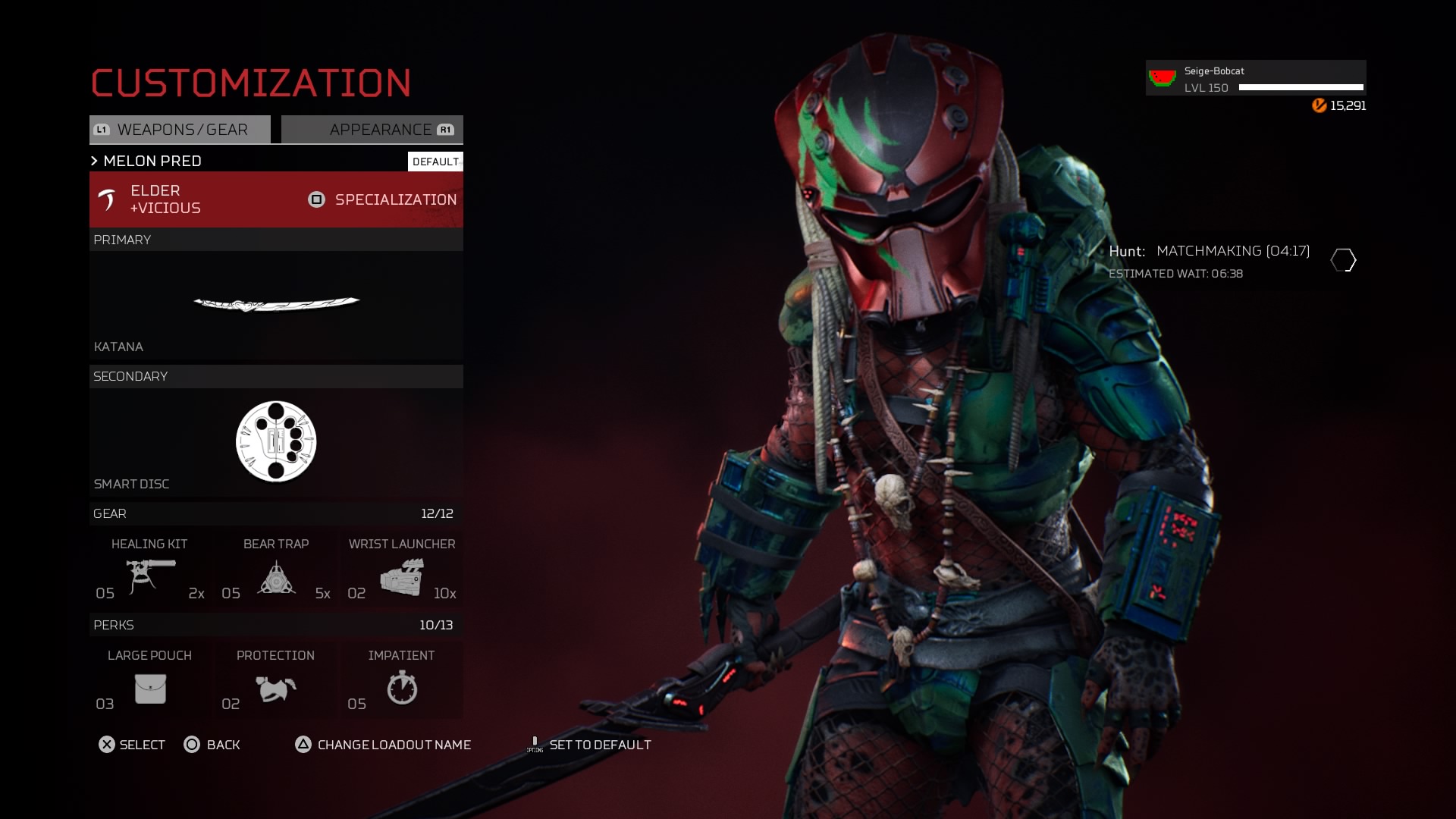Screen dimensions: 1456x819
Task: Select the Protection perk slot
Action: tap(276, 681)
